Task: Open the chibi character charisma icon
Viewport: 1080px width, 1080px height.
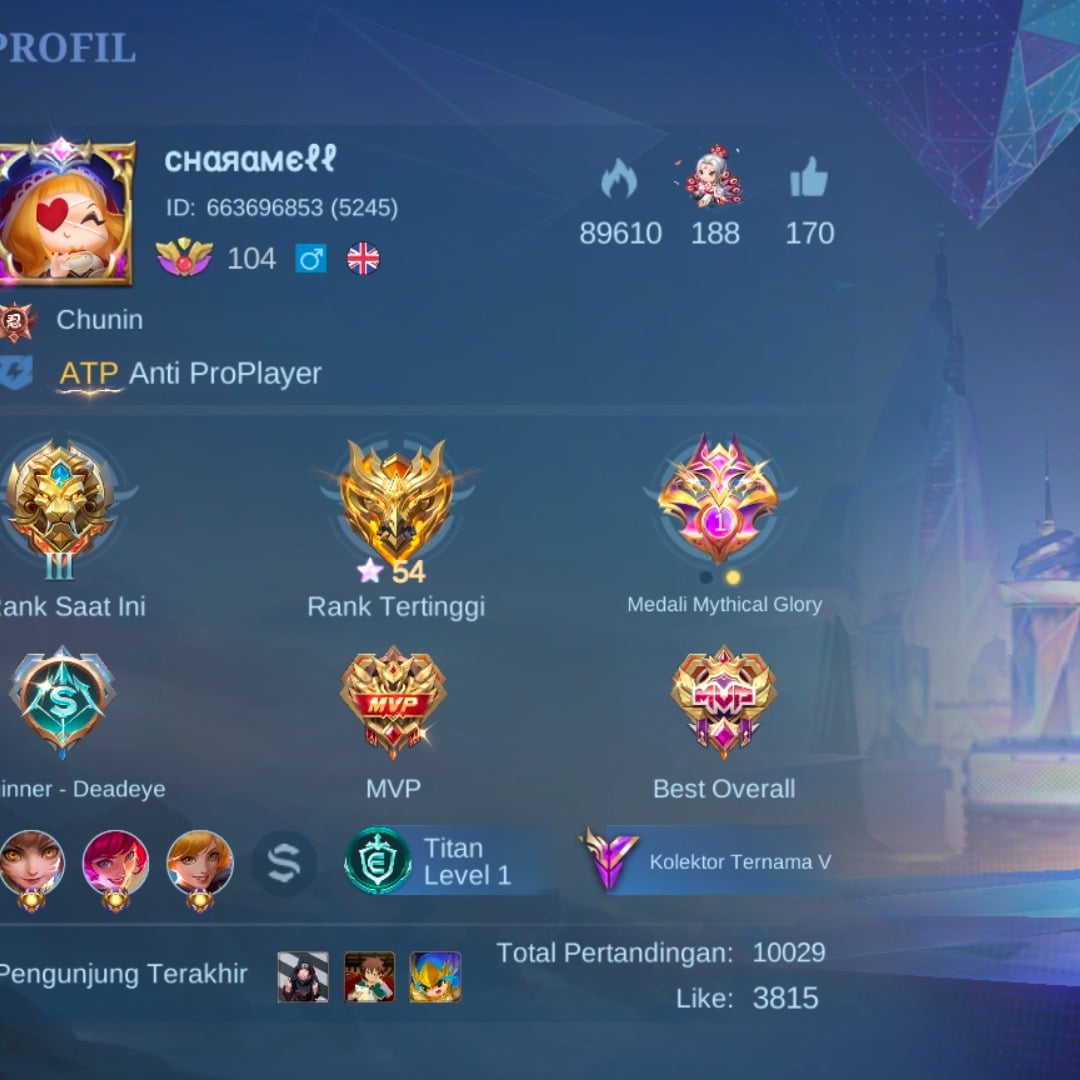Action: click(x=715, y=178)
